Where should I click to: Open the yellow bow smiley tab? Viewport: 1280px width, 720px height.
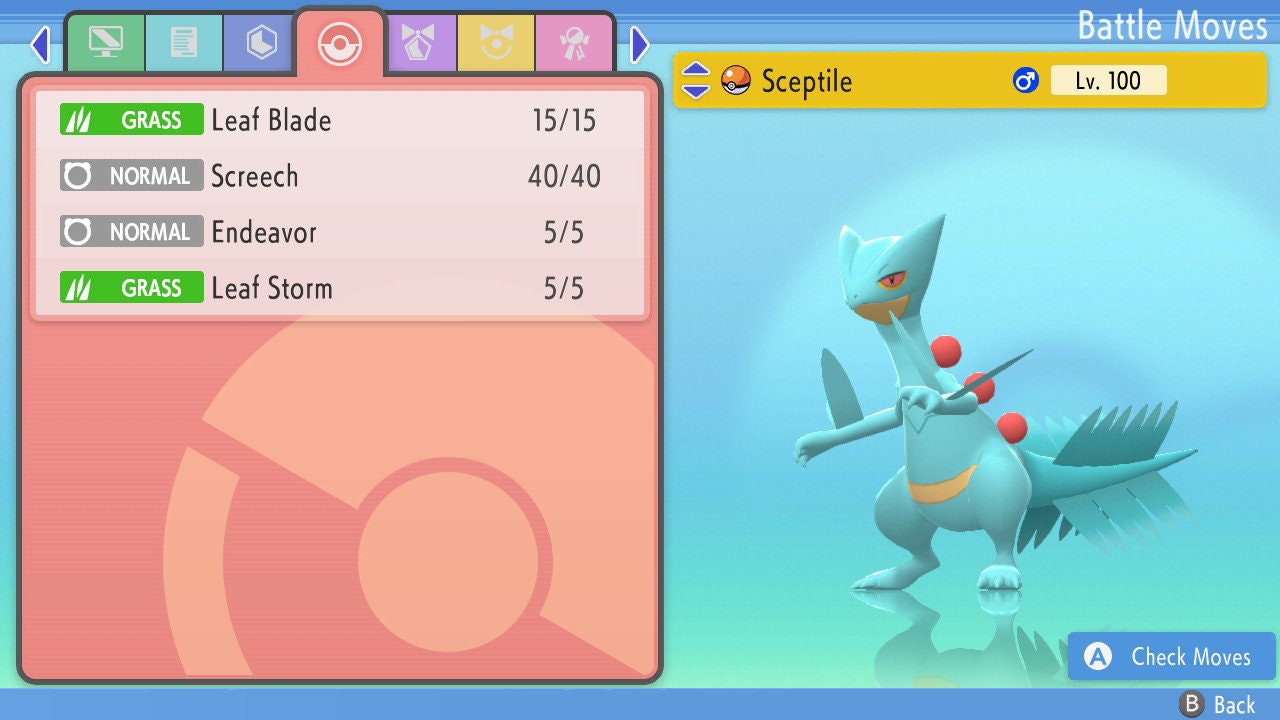point(497,43)
